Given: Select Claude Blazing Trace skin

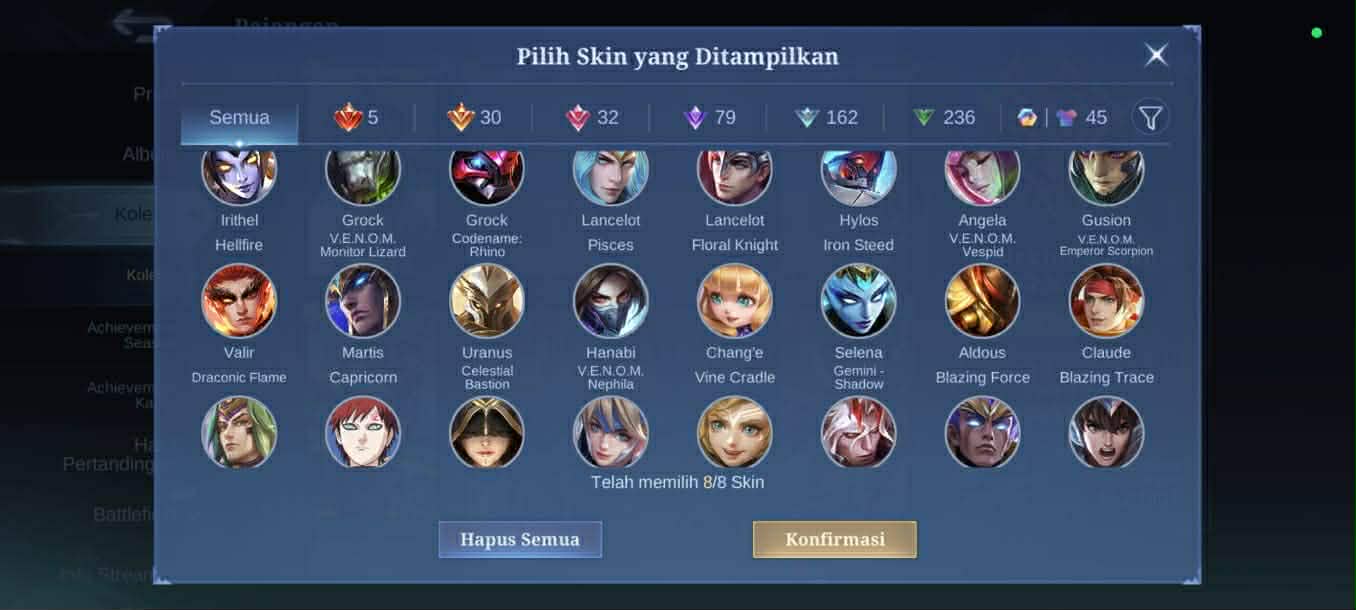Looking at the screenshot, I should (1106, 301).
